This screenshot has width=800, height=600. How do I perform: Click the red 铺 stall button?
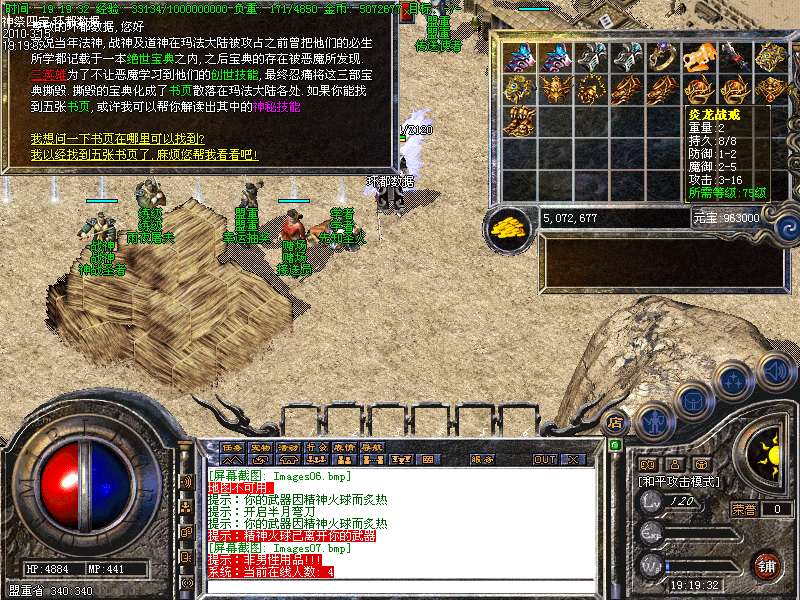pos(765,565)
